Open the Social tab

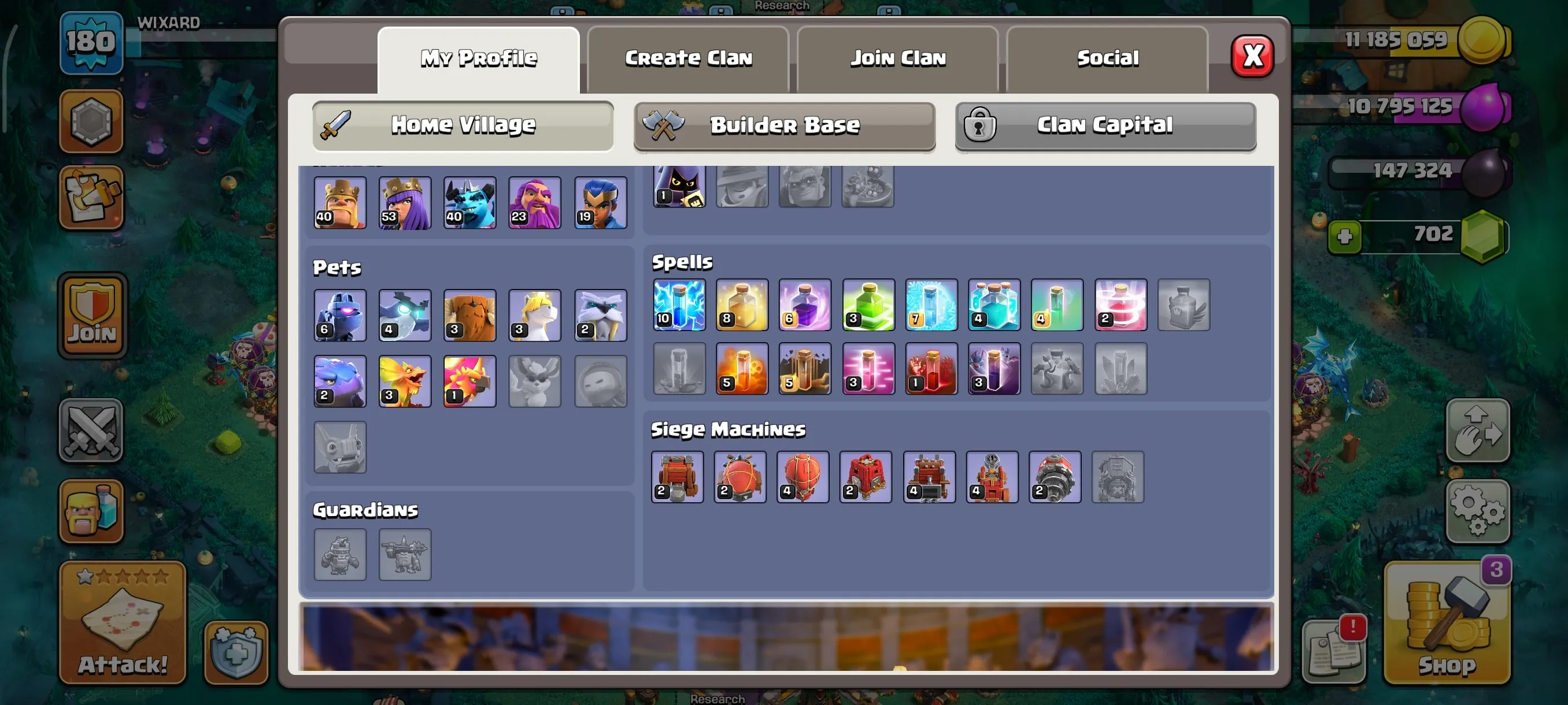click(1107, 58)
